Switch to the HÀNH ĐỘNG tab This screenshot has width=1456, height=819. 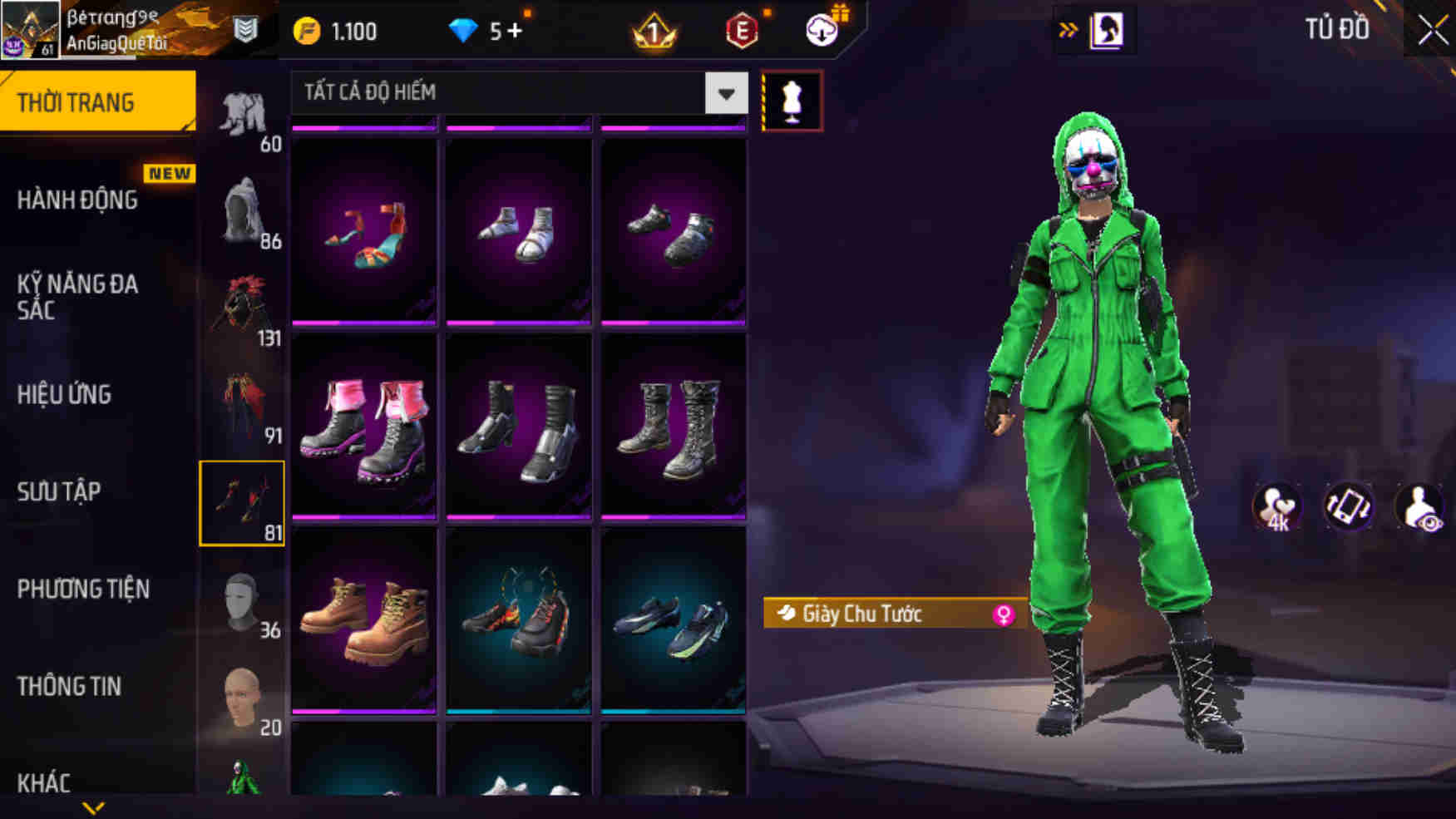pyautogui.click(x=79, y=200)
